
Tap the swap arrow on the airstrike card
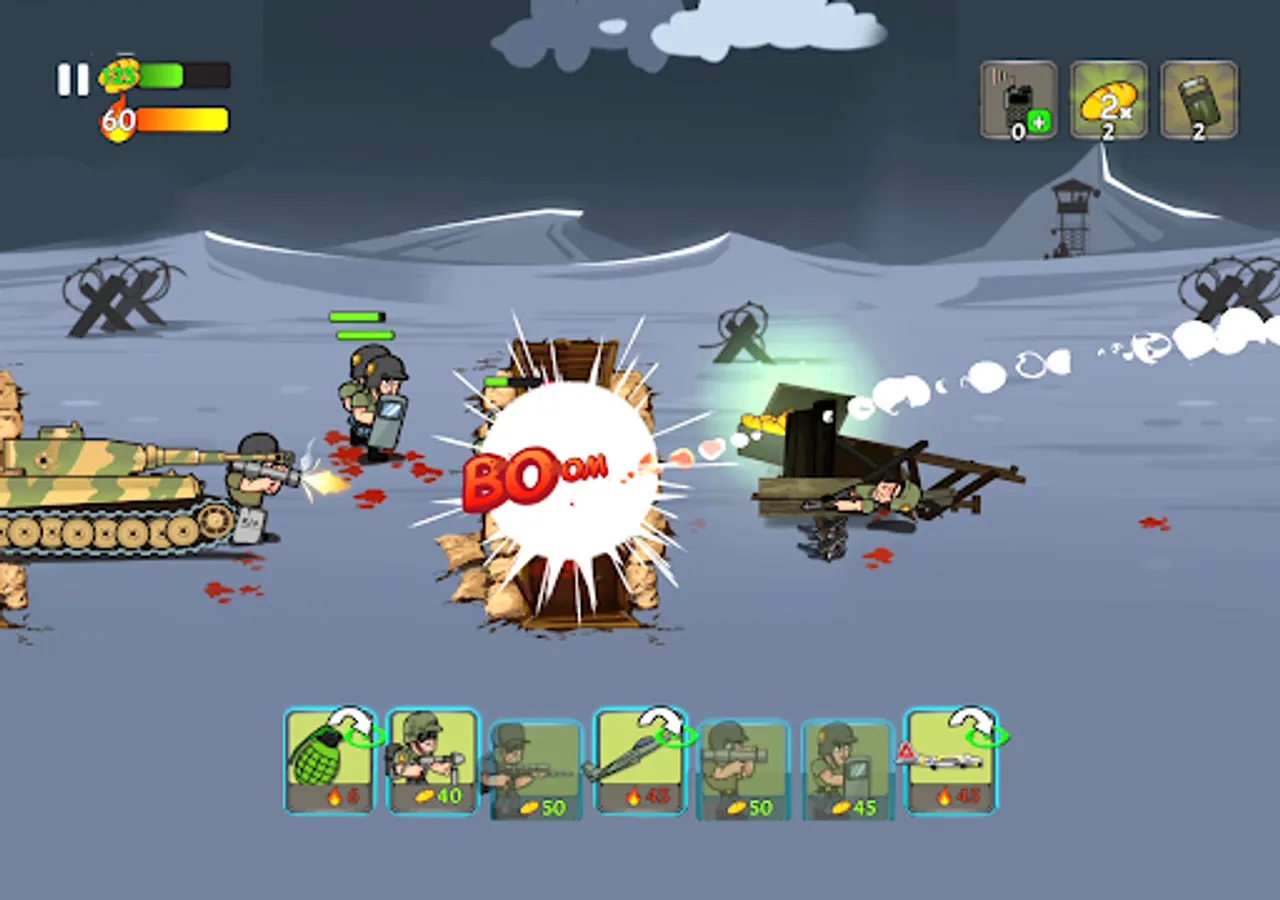(x=968, y=722)
